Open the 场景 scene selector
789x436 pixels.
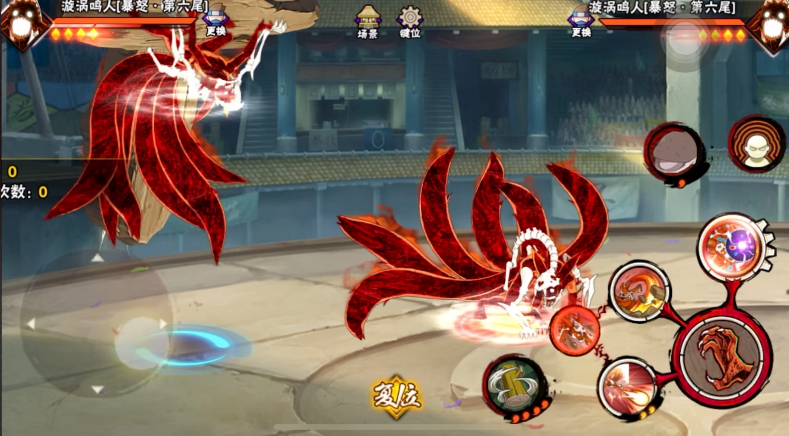pos(369,20)
